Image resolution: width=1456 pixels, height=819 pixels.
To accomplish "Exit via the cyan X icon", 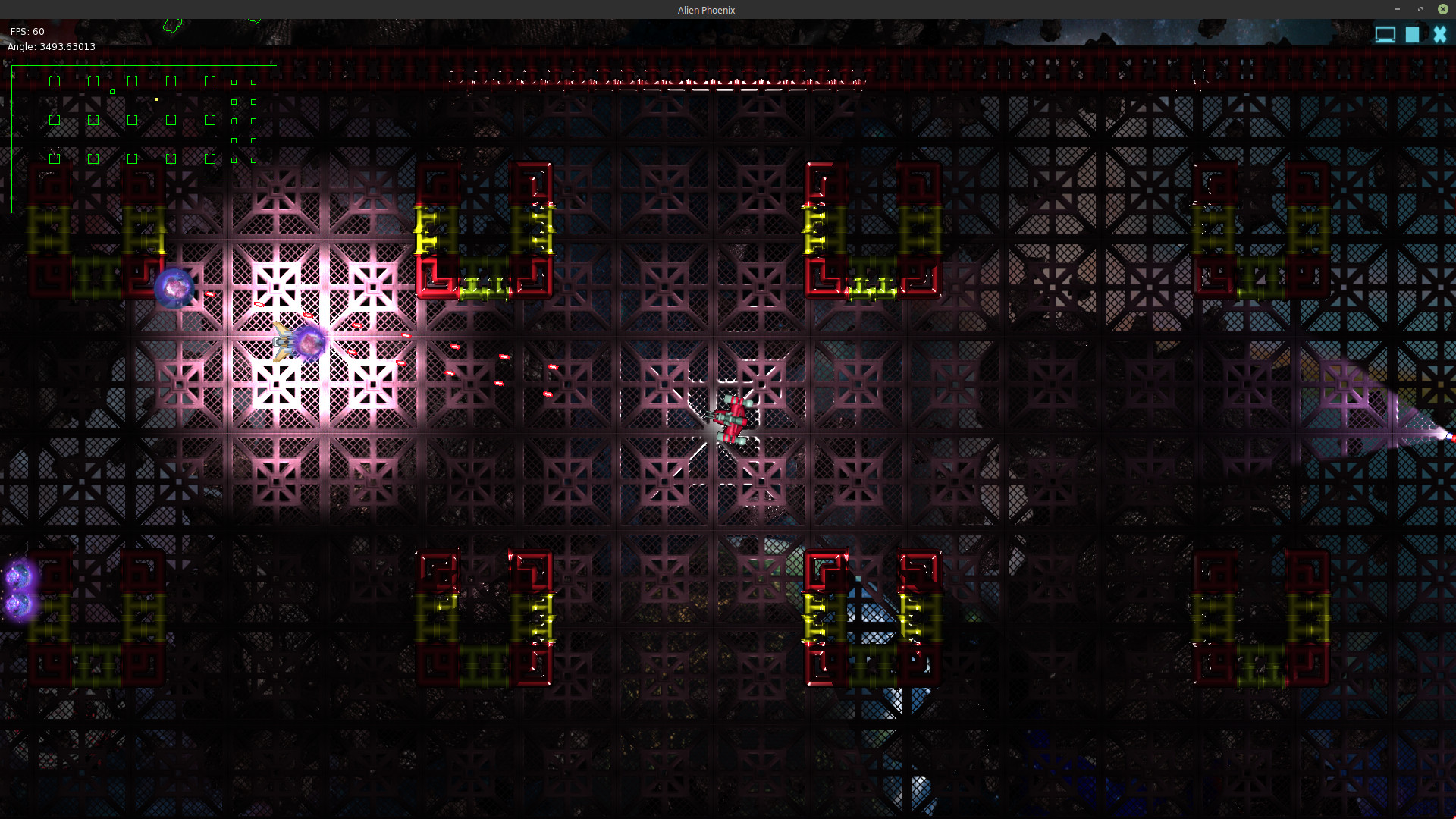I will pos(1439,35).
